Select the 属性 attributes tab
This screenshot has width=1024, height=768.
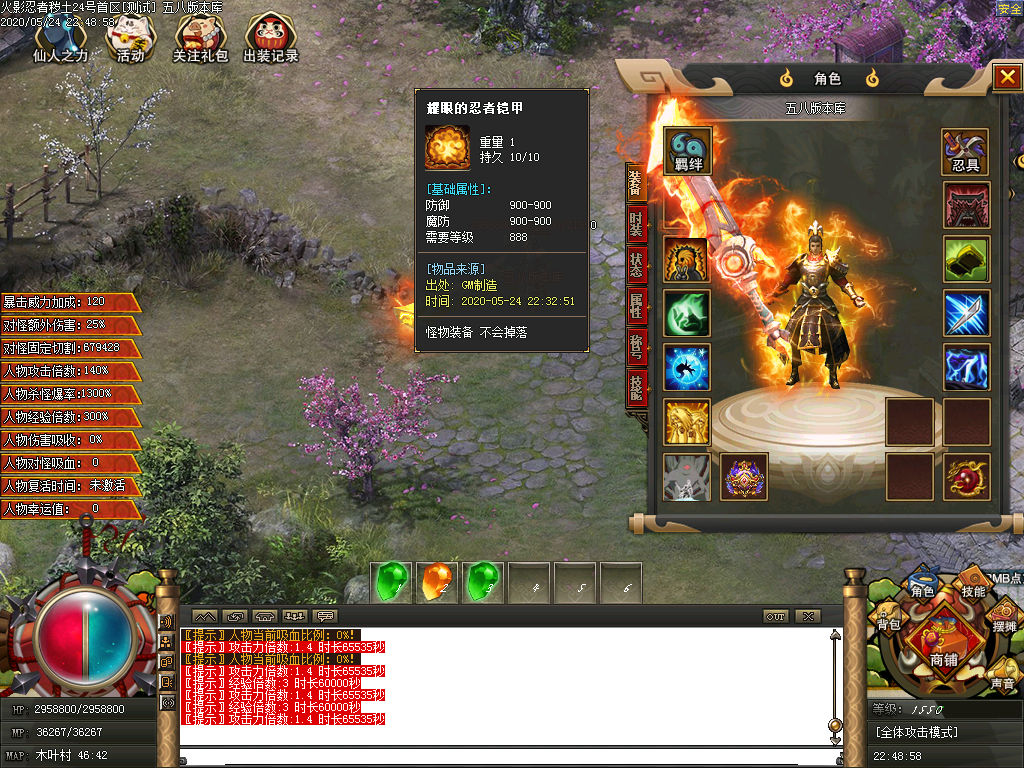(x=637, y=307)
